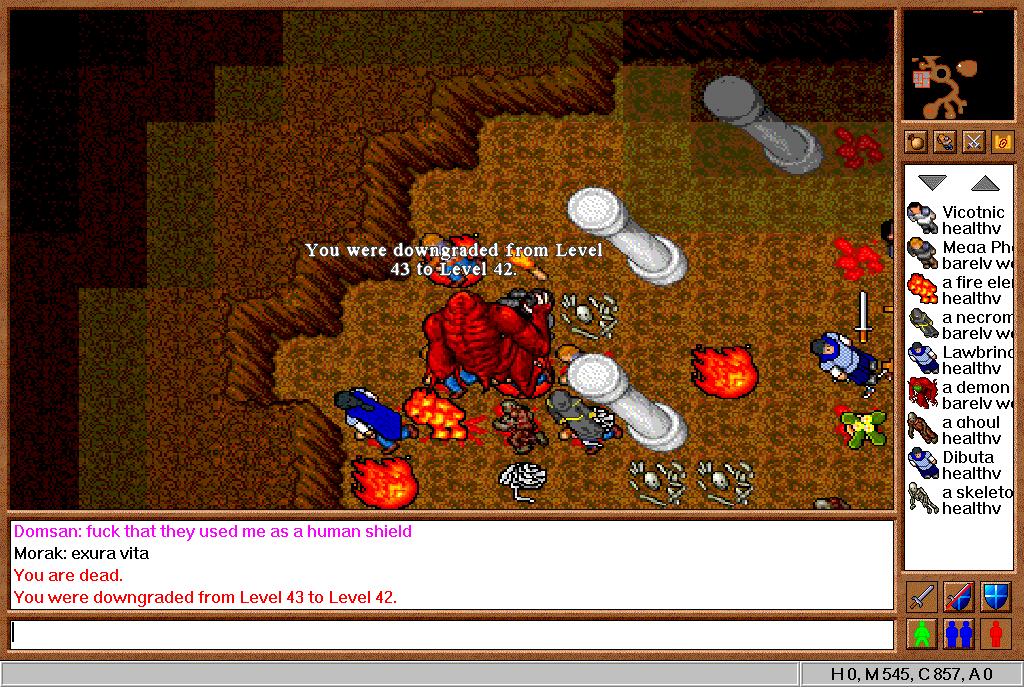The width and height of the screenshot is (1024, 687).
Task: Toggle the two blue figures follow mode
Action: tap(958, 634)
